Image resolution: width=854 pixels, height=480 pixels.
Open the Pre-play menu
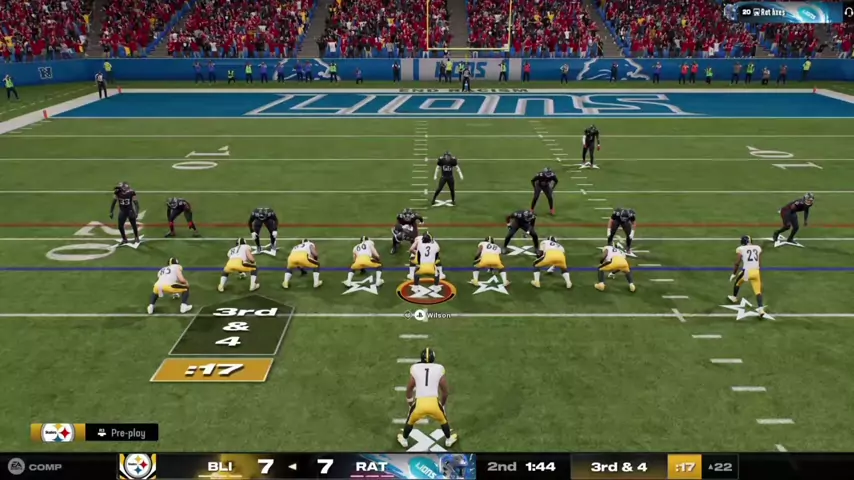pos(121,433)
